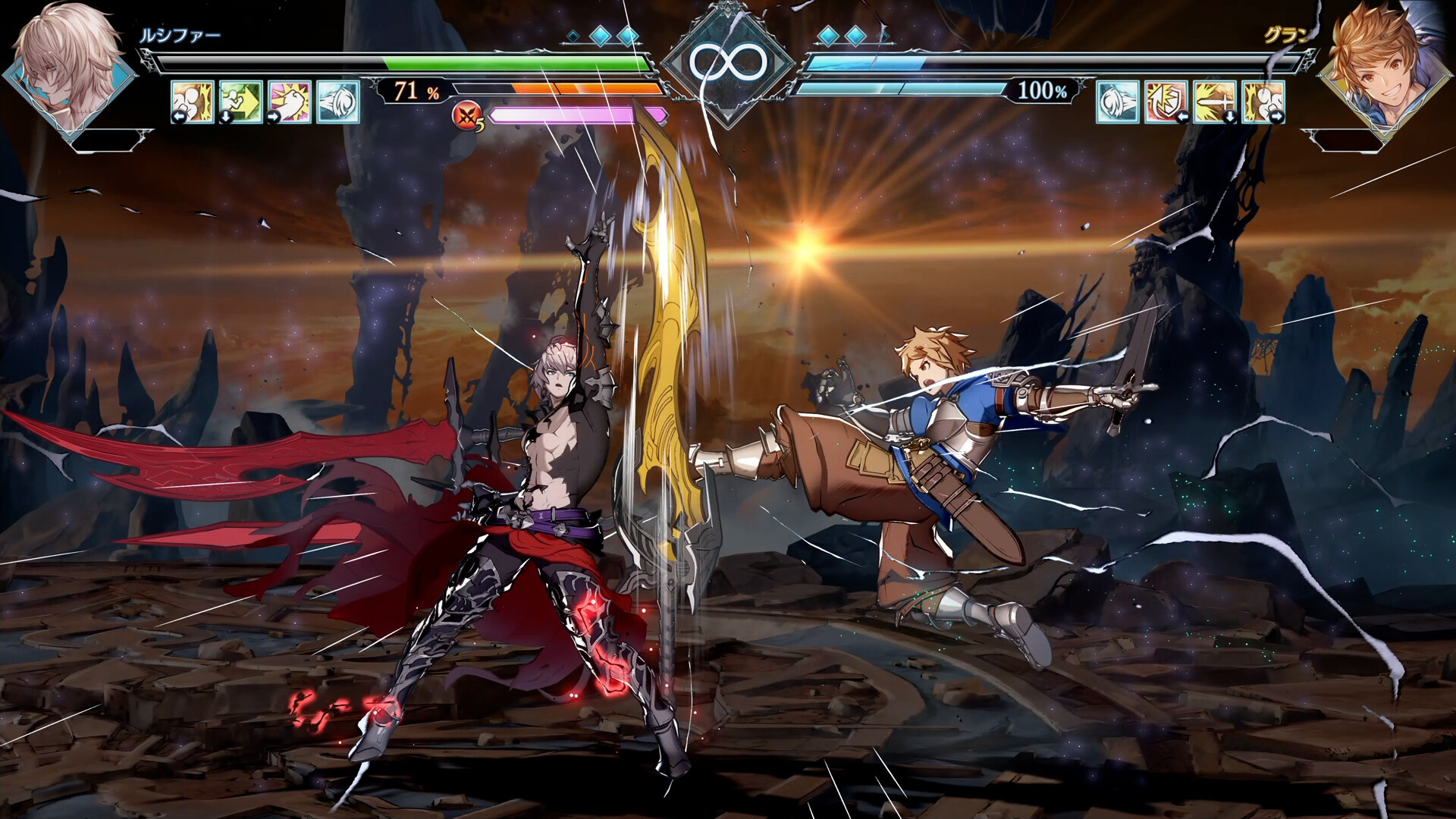Screen dimensions: 1456x819
Task: Select Gran's red counter-shield skill icon
Action: (1166, 102)
